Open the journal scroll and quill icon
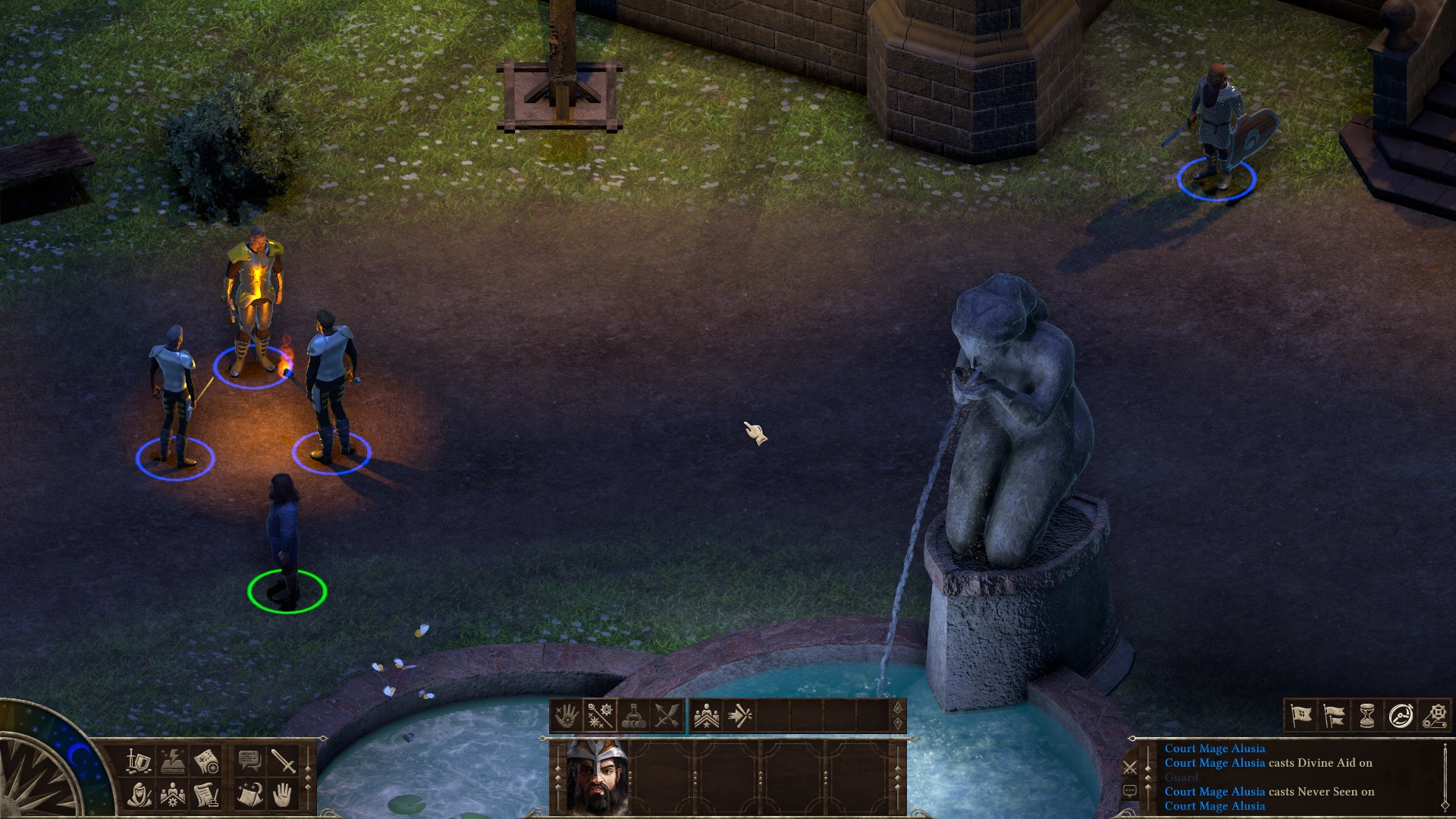The height and width of the screenshot is (819, 1456). [206, 795]
